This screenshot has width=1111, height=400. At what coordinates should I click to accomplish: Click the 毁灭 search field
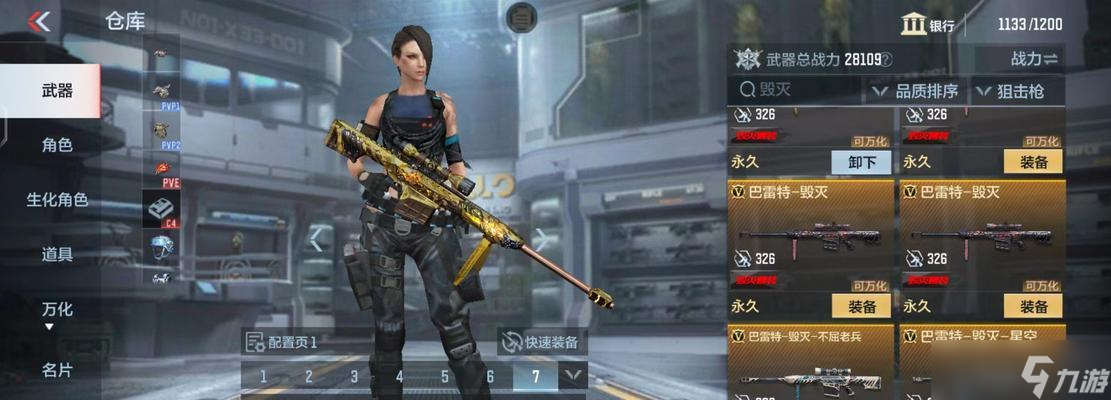pyautogui.click(x=800, y=90)
